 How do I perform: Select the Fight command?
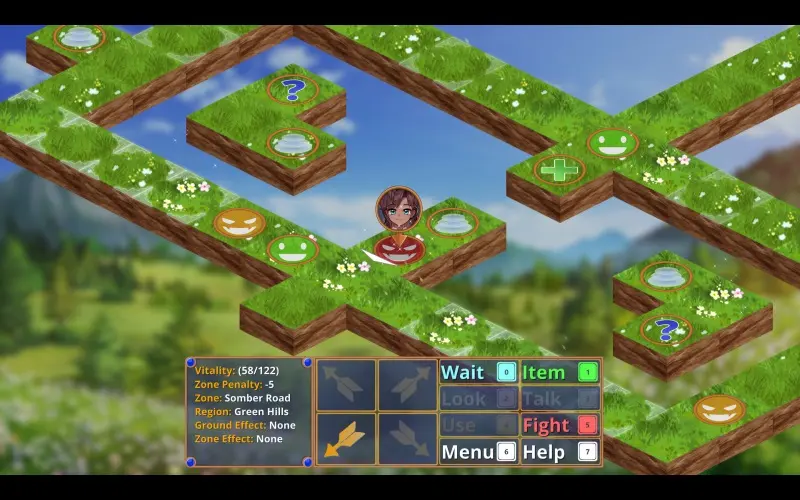tap(559, 425)
